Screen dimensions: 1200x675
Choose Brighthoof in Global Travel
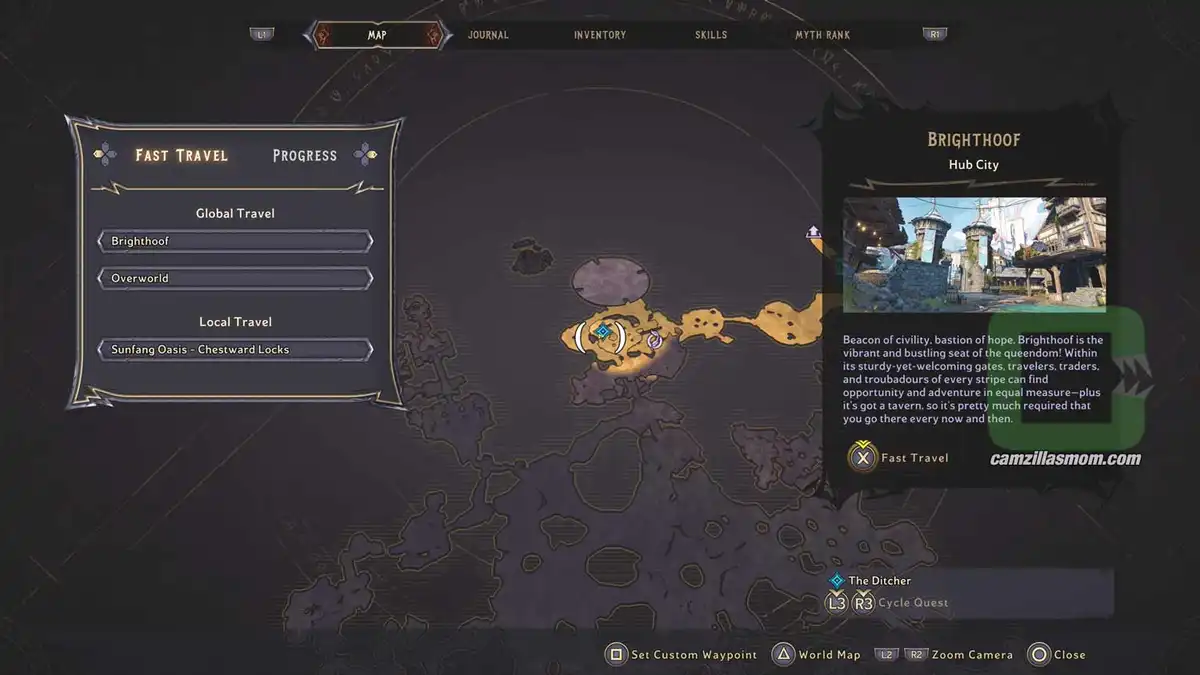(235, 241)
